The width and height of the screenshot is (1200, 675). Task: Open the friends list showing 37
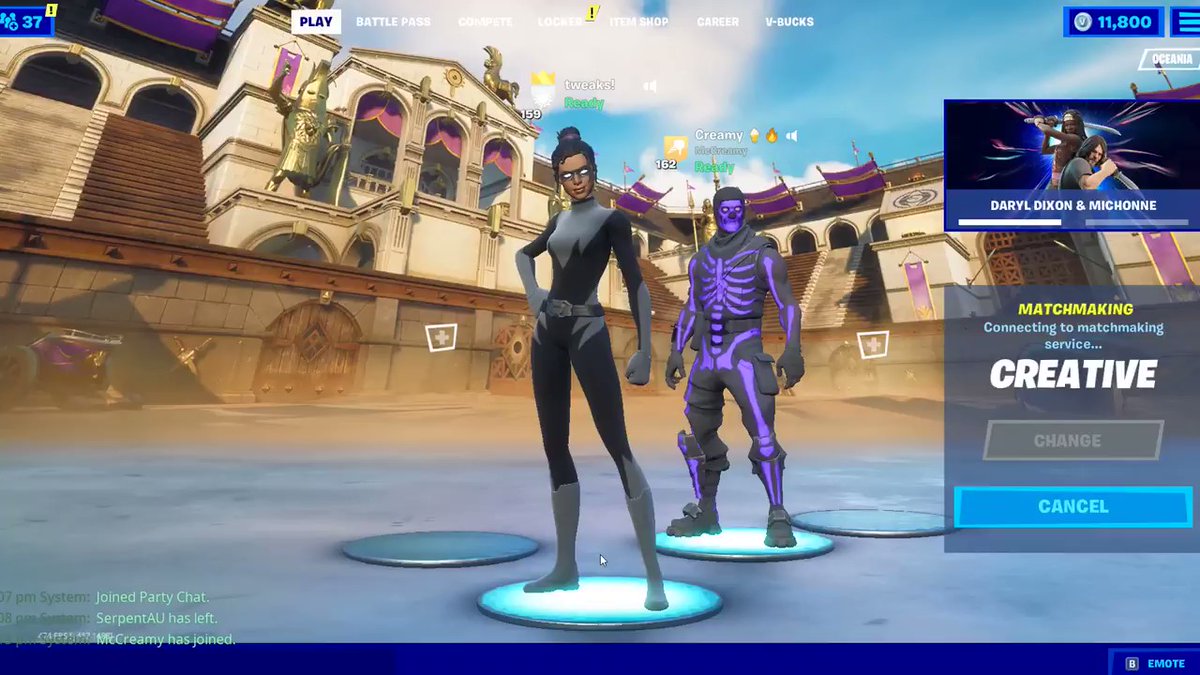tap(26, 20)
